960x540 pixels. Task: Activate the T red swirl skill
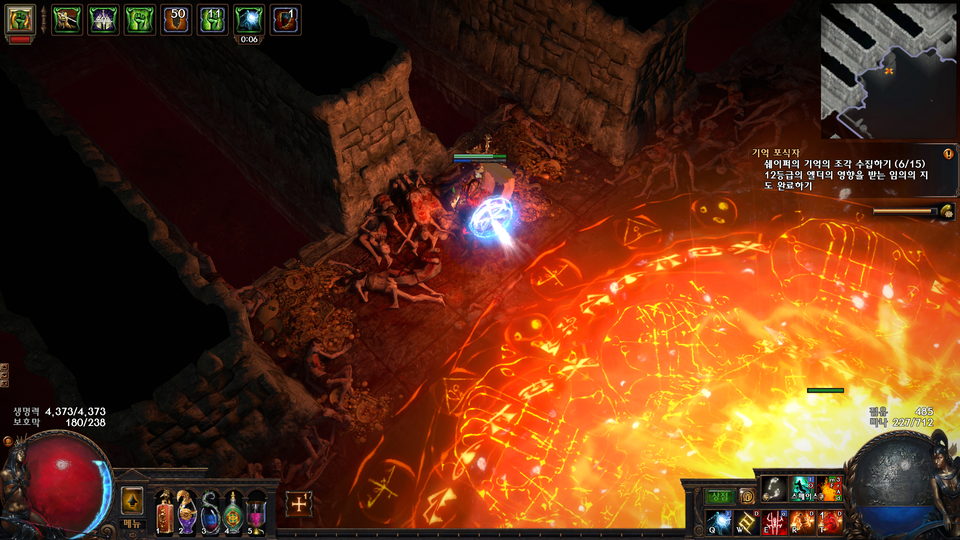(x=829, y=521)
